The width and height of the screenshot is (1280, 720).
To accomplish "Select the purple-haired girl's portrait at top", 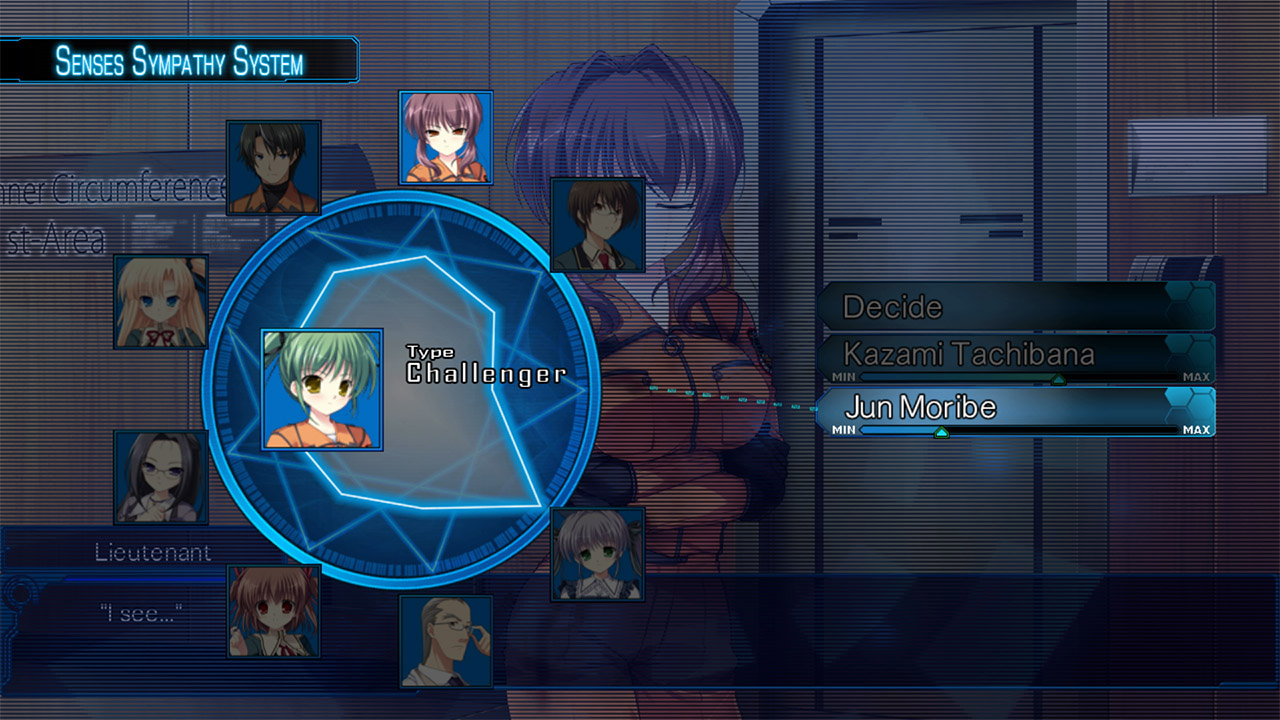I will [x=447, y=139].
